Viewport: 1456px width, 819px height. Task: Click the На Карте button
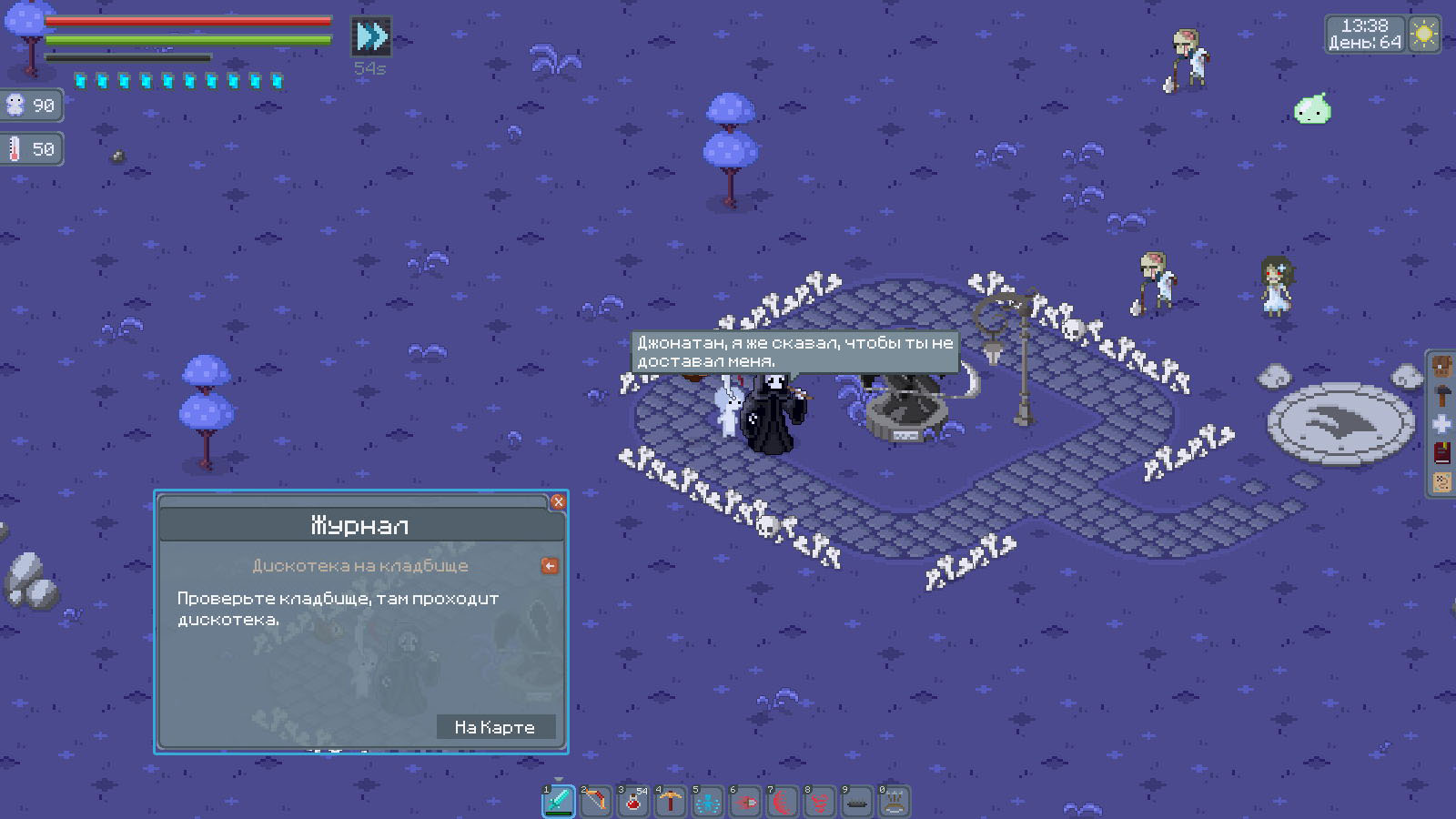click(x=495, y=727)
